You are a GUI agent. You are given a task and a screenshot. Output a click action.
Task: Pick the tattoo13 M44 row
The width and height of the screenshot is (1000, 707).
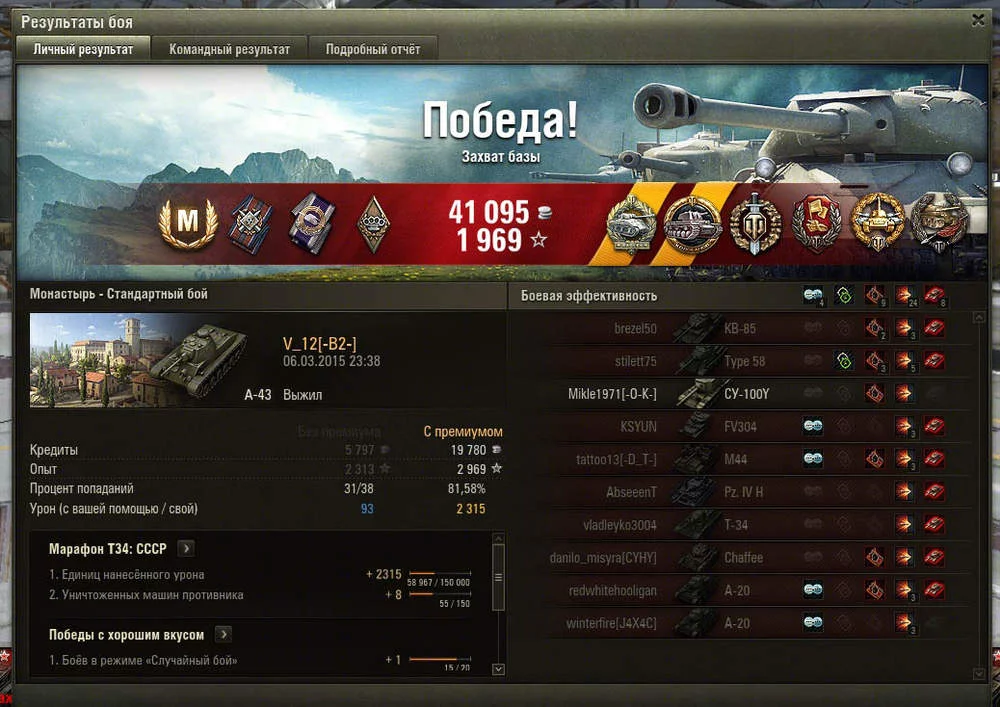pyautogui.click(x=740, y=460)
